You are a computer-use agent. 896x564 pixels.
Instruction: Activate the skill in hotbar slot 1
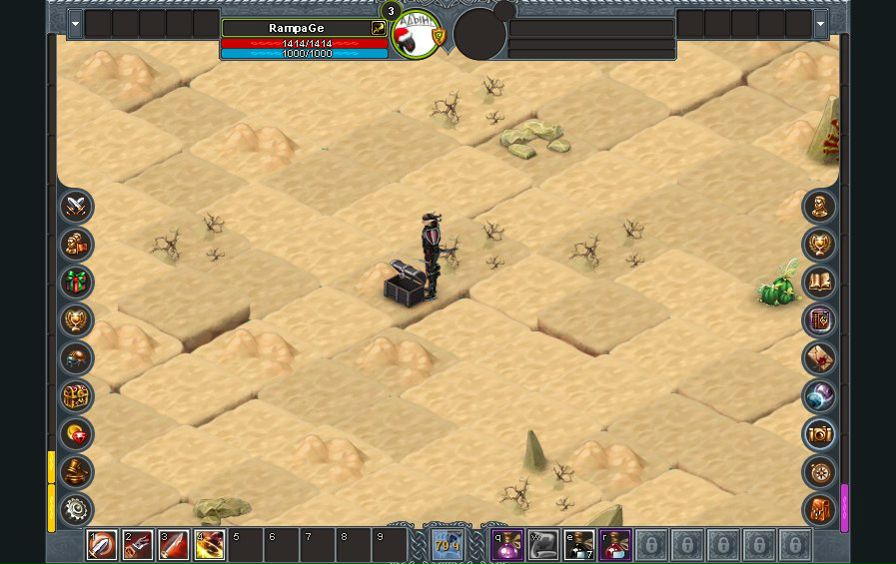pos(102,545)
